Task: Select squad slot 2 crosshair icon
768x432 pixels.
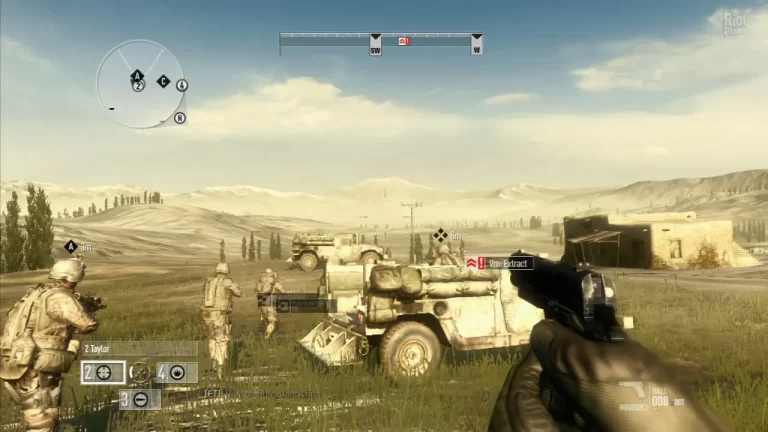Action: [x=104, y=373]
